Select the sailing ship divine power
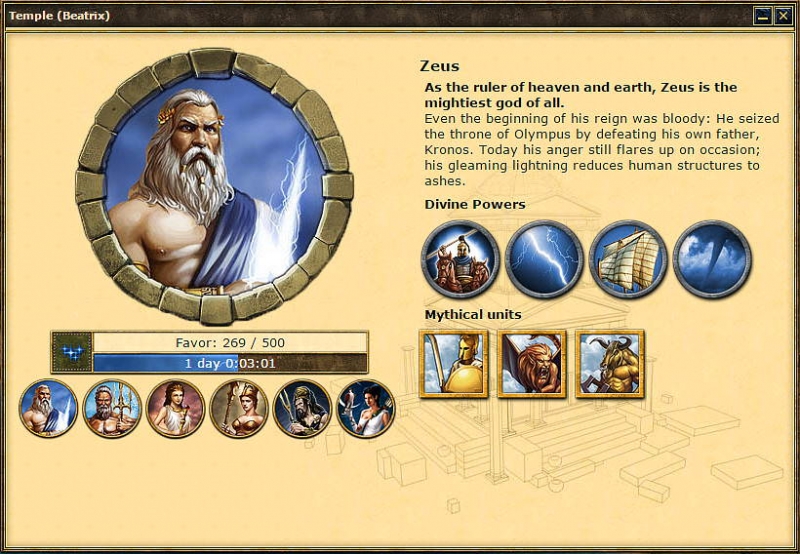The width and height of the screenshot is (800, 554). pyautogui.click(x=628, y=260)
